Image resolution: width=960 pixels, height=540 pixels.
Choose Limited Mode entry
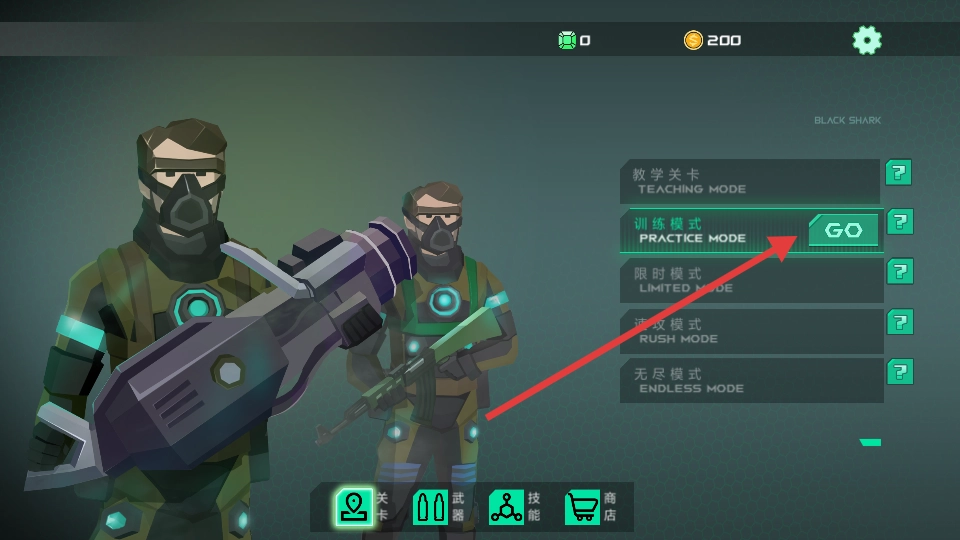[x=750, y=281]
